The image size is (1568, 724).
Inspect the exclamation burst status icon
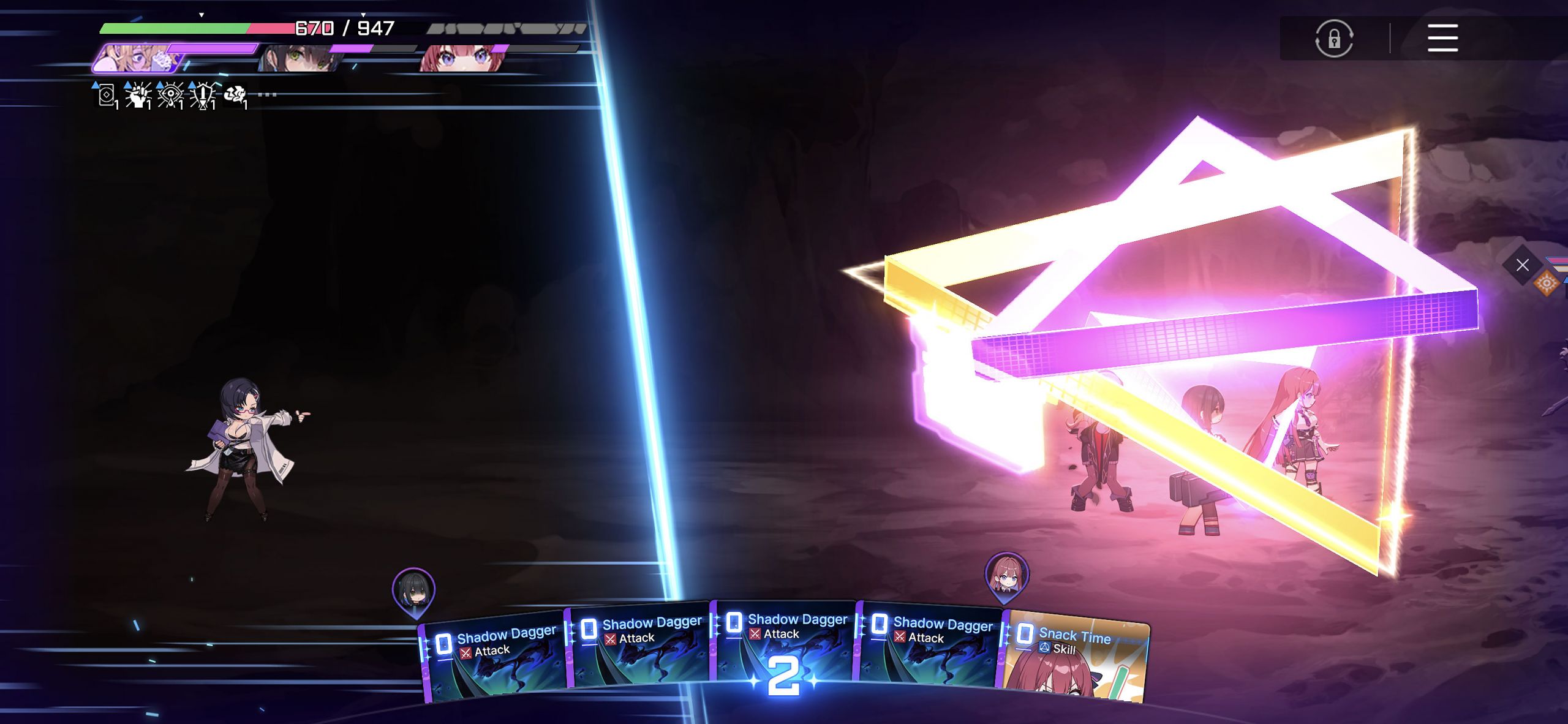tap(203, 96)
